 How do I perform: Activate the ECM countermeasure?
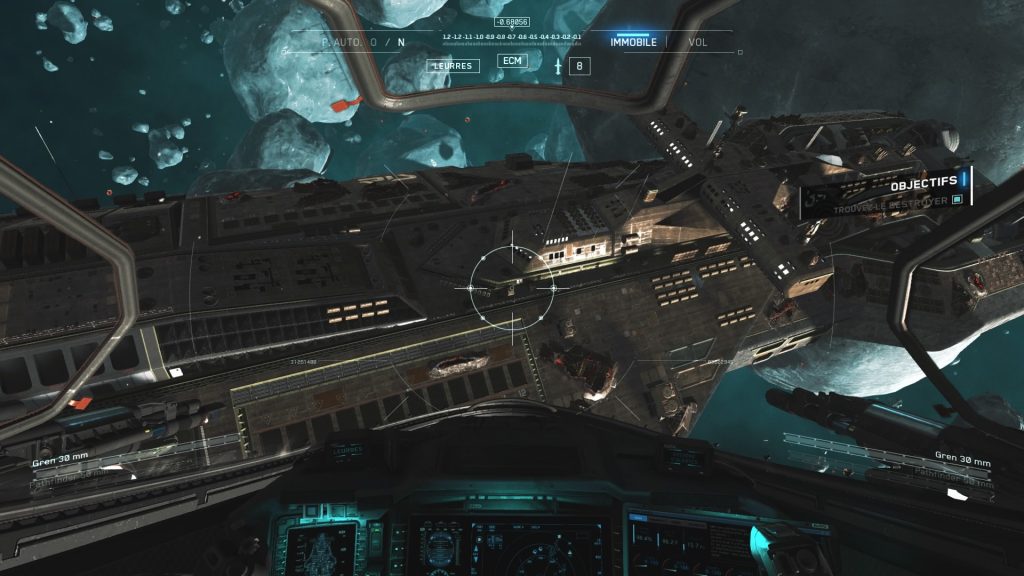(x=513, y=61)
